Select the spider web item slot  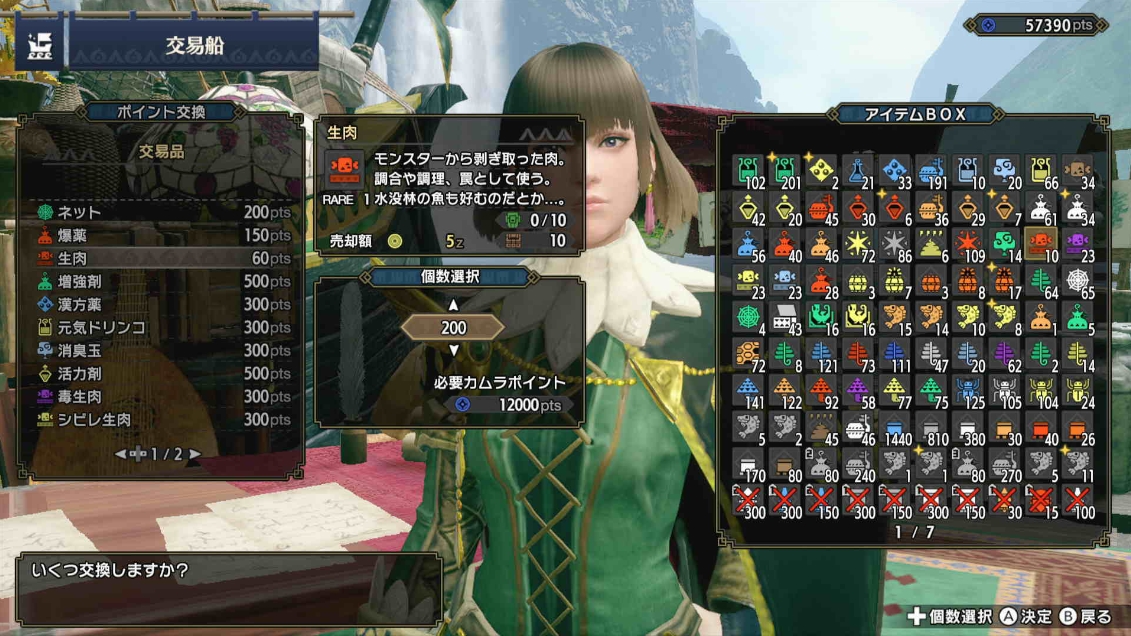(x=1078, y=281)
